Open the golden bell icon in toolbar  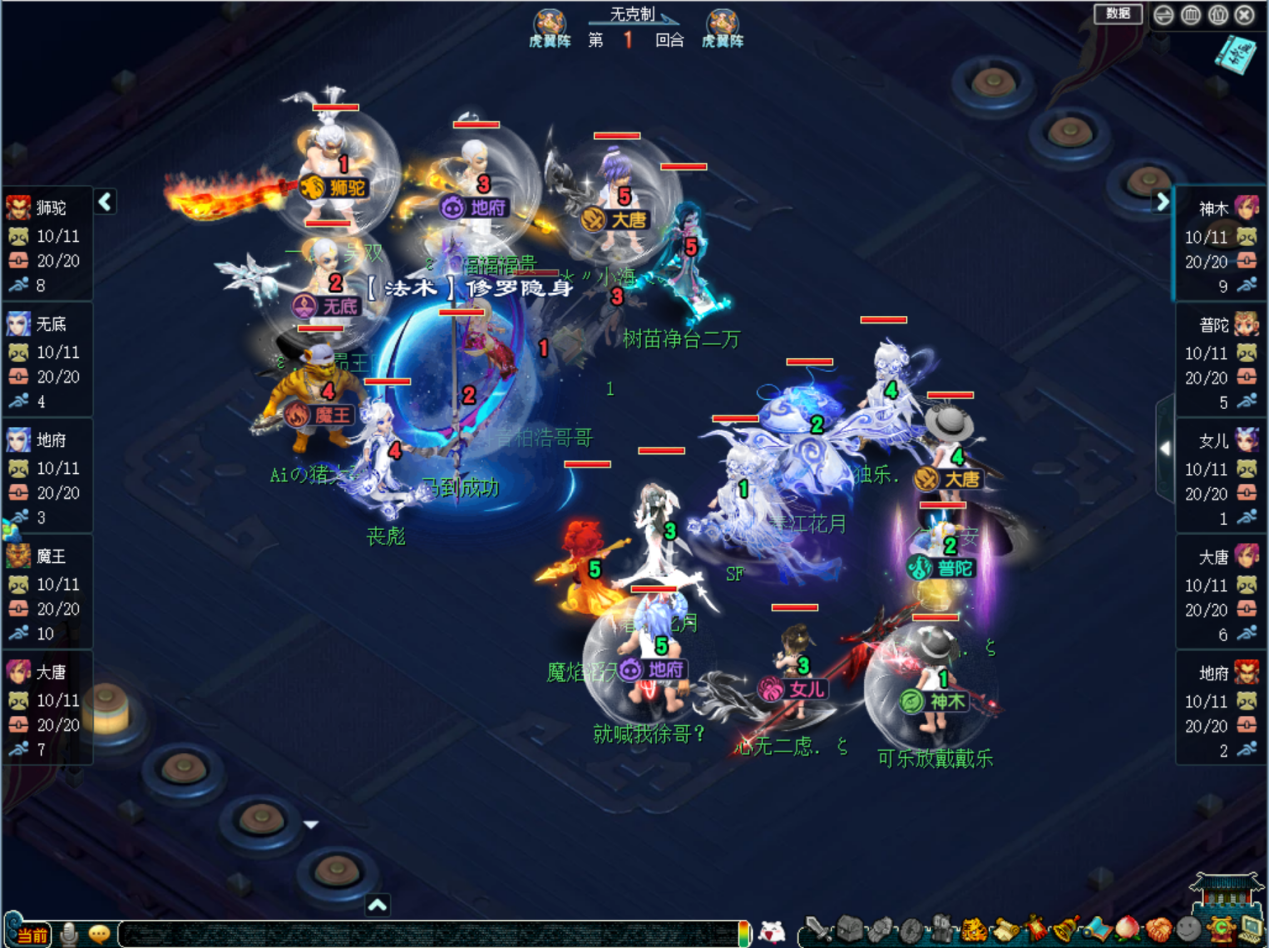(x=1065, y=931)
